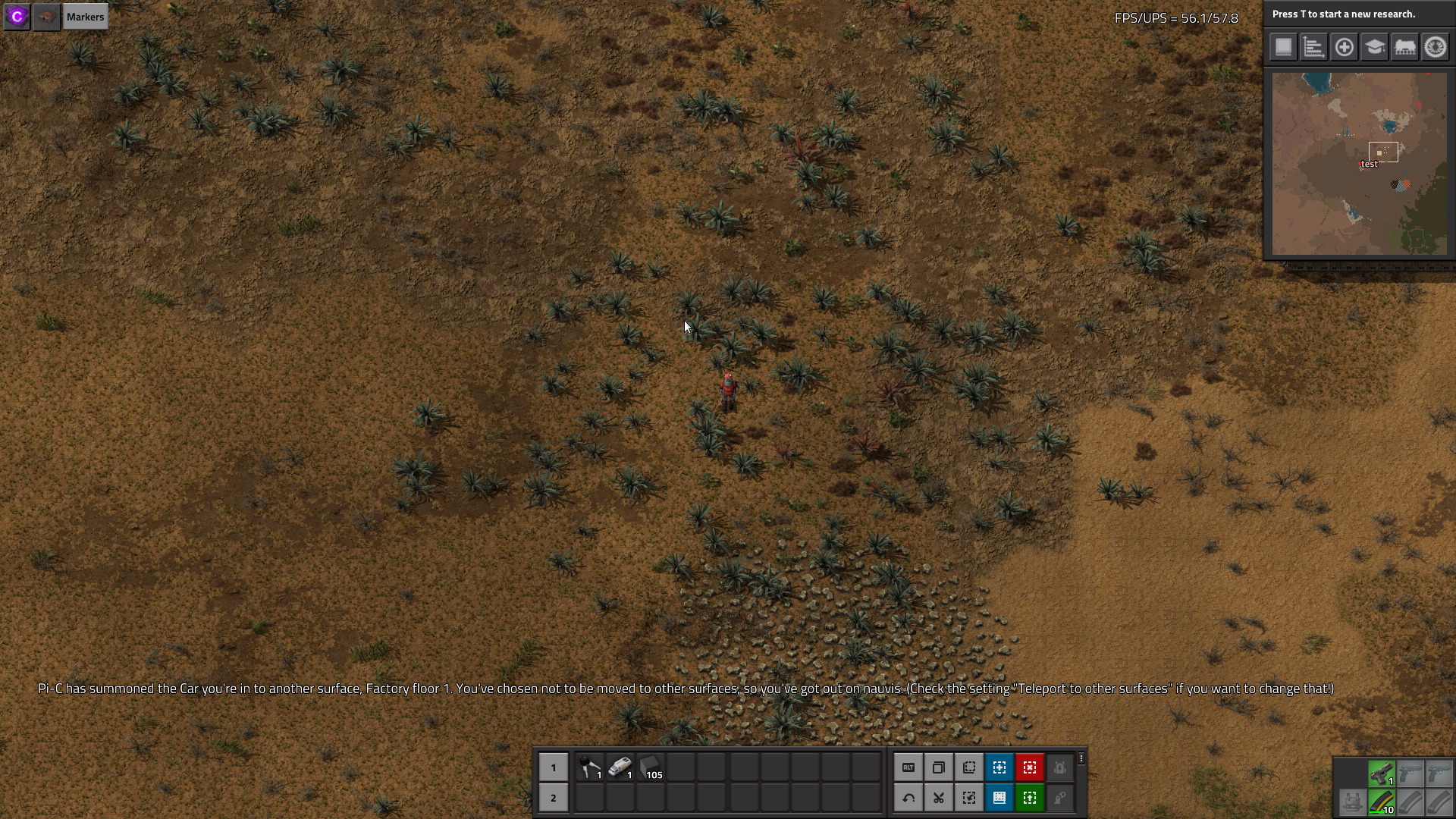Image resolution: width=1456 pixels, height=819 pixels.
Task: Open the Markers button
Action: [x=85, y=17]
